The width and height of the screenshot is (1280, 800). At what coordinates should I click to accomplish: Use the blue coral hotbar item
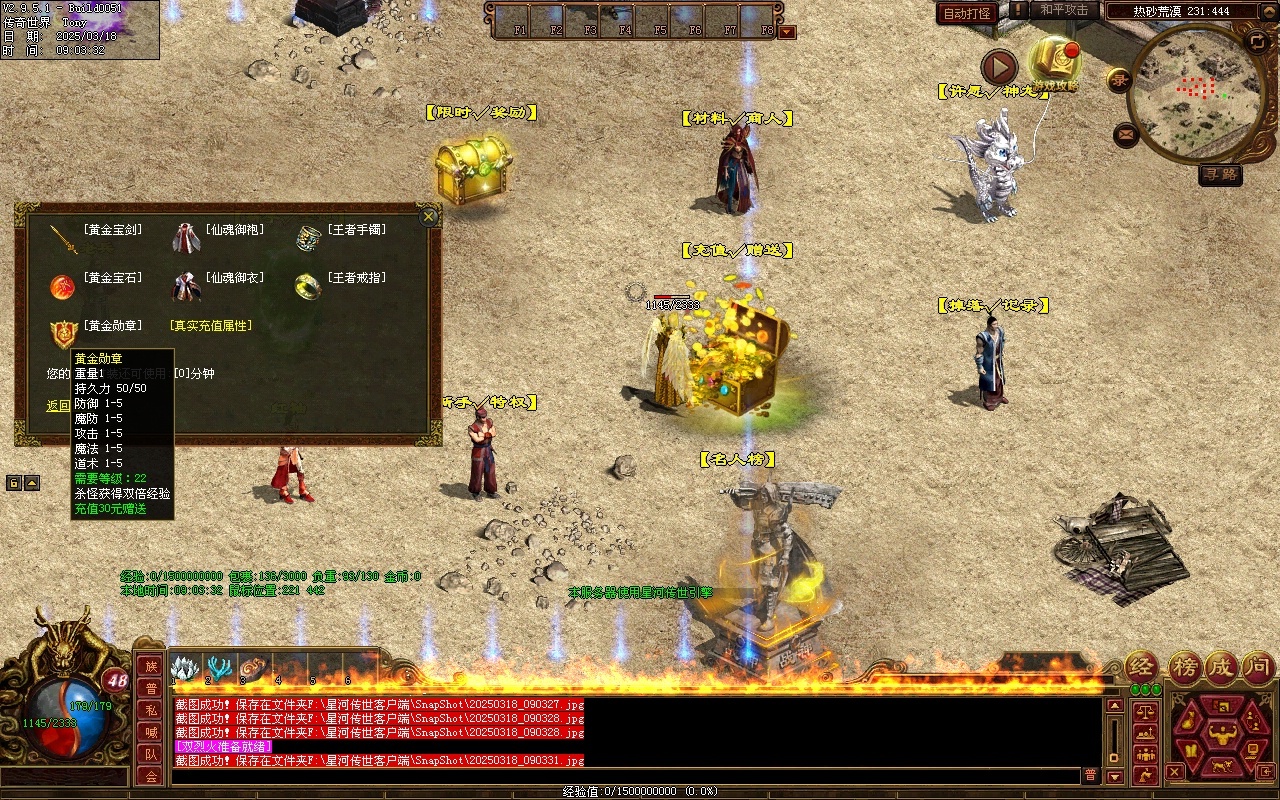tap(220, 668)
